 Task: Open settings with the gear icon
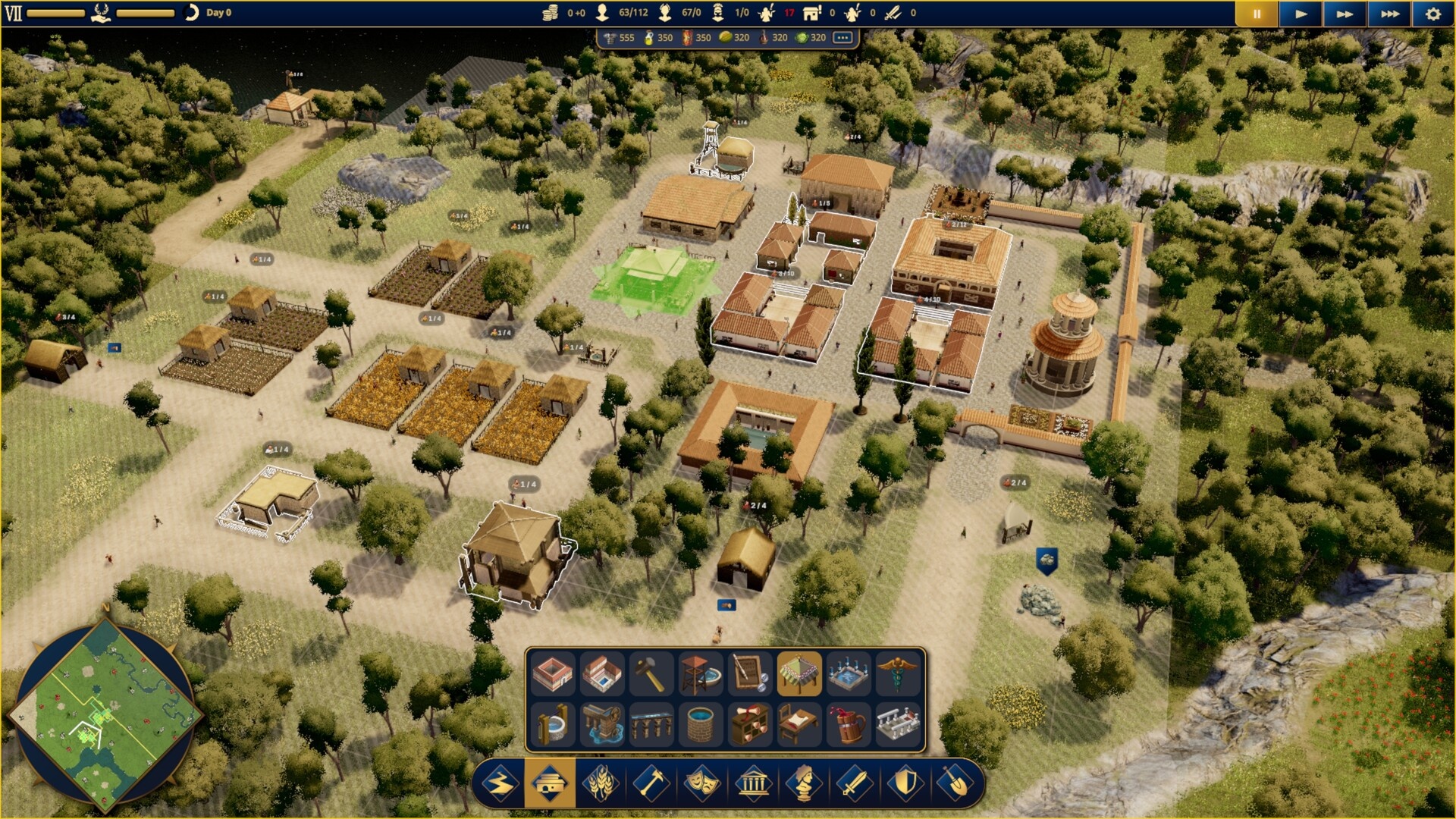[x=1432, y=14]
